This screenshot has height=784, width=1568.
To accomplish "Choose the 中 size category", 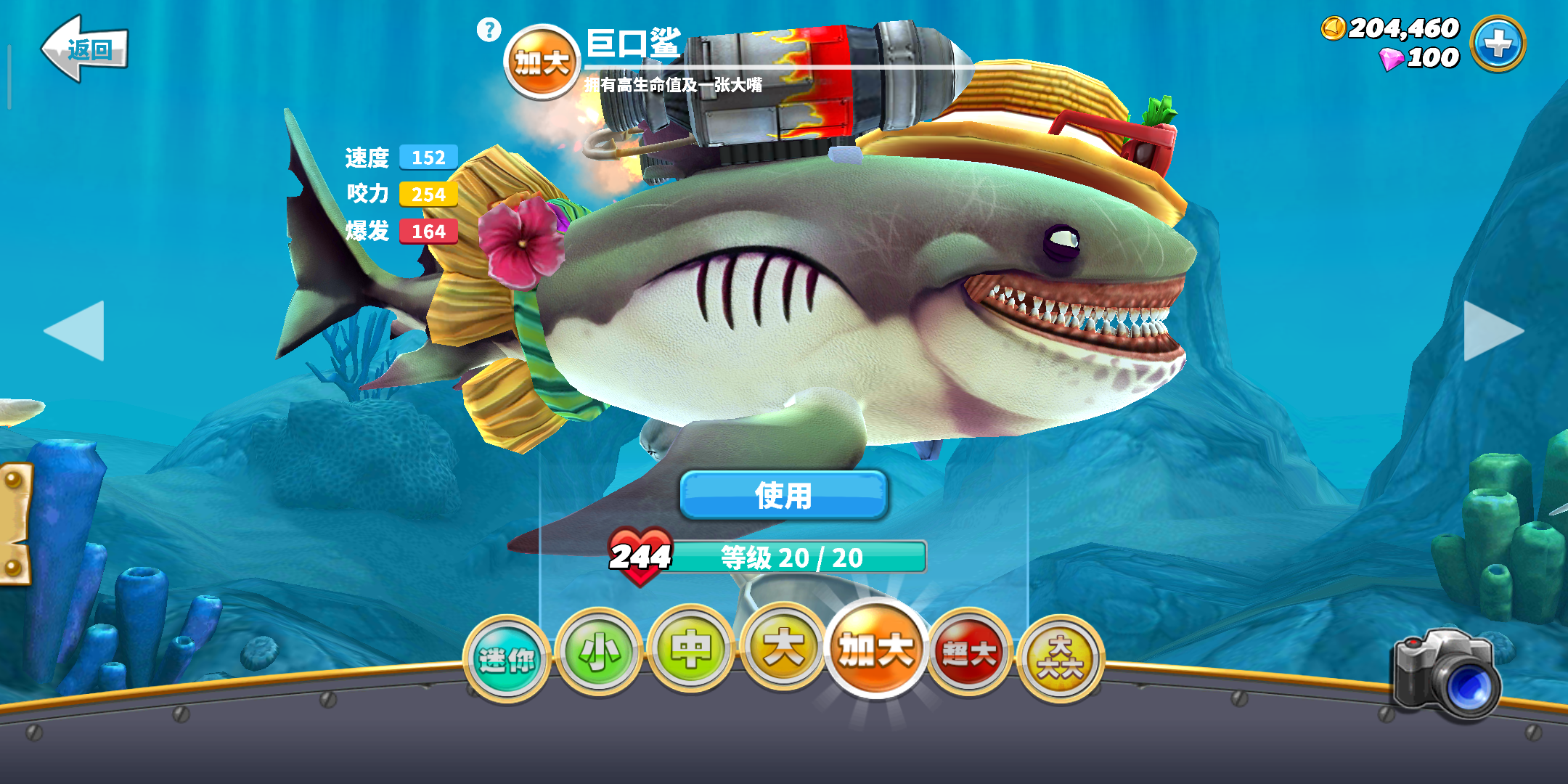I will pyautogui.click(x=690, y=649).
